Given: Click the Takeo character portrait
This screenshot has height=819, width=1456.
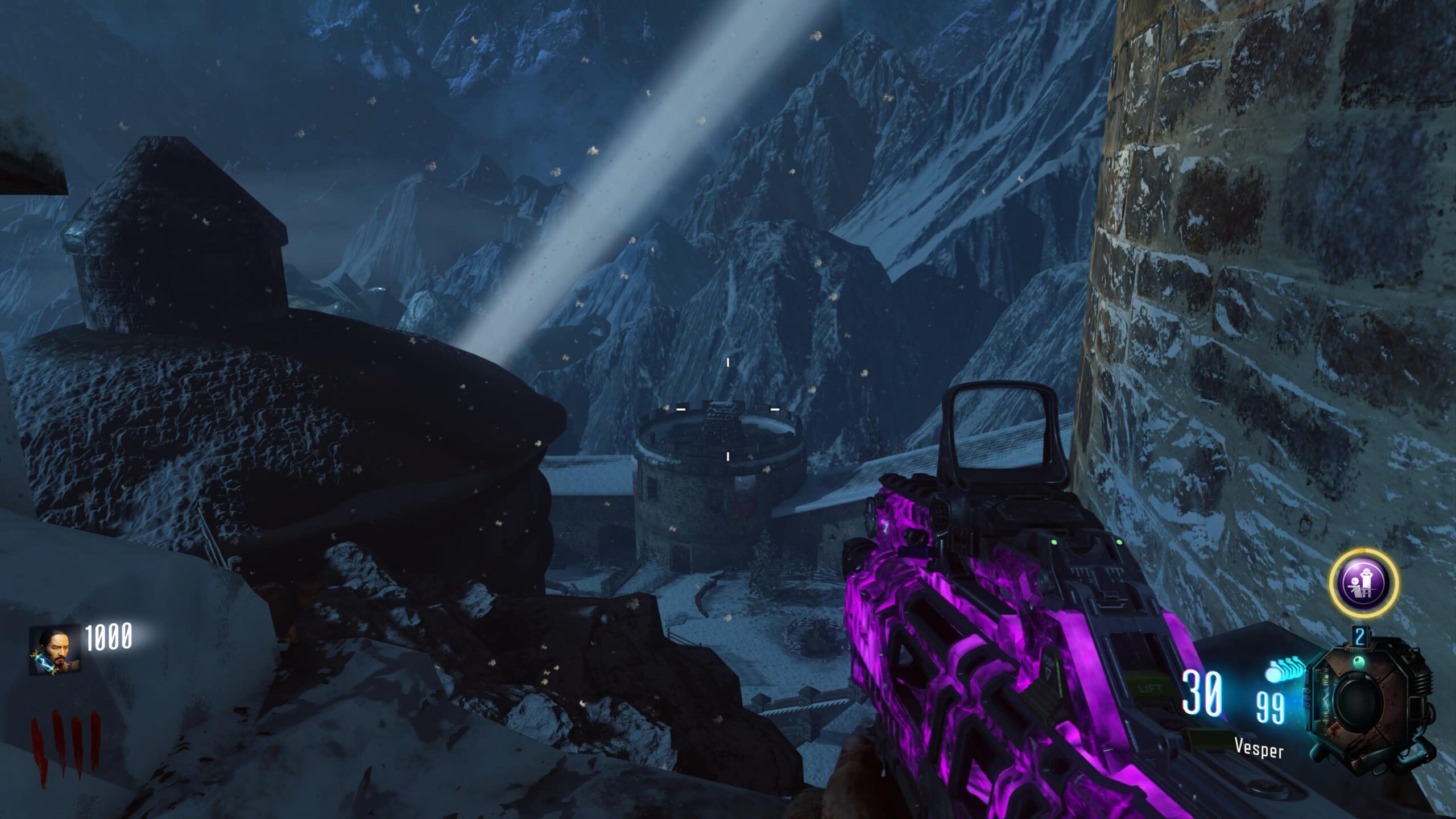Looking at the screenshot, I should click(x=55, y=651).
